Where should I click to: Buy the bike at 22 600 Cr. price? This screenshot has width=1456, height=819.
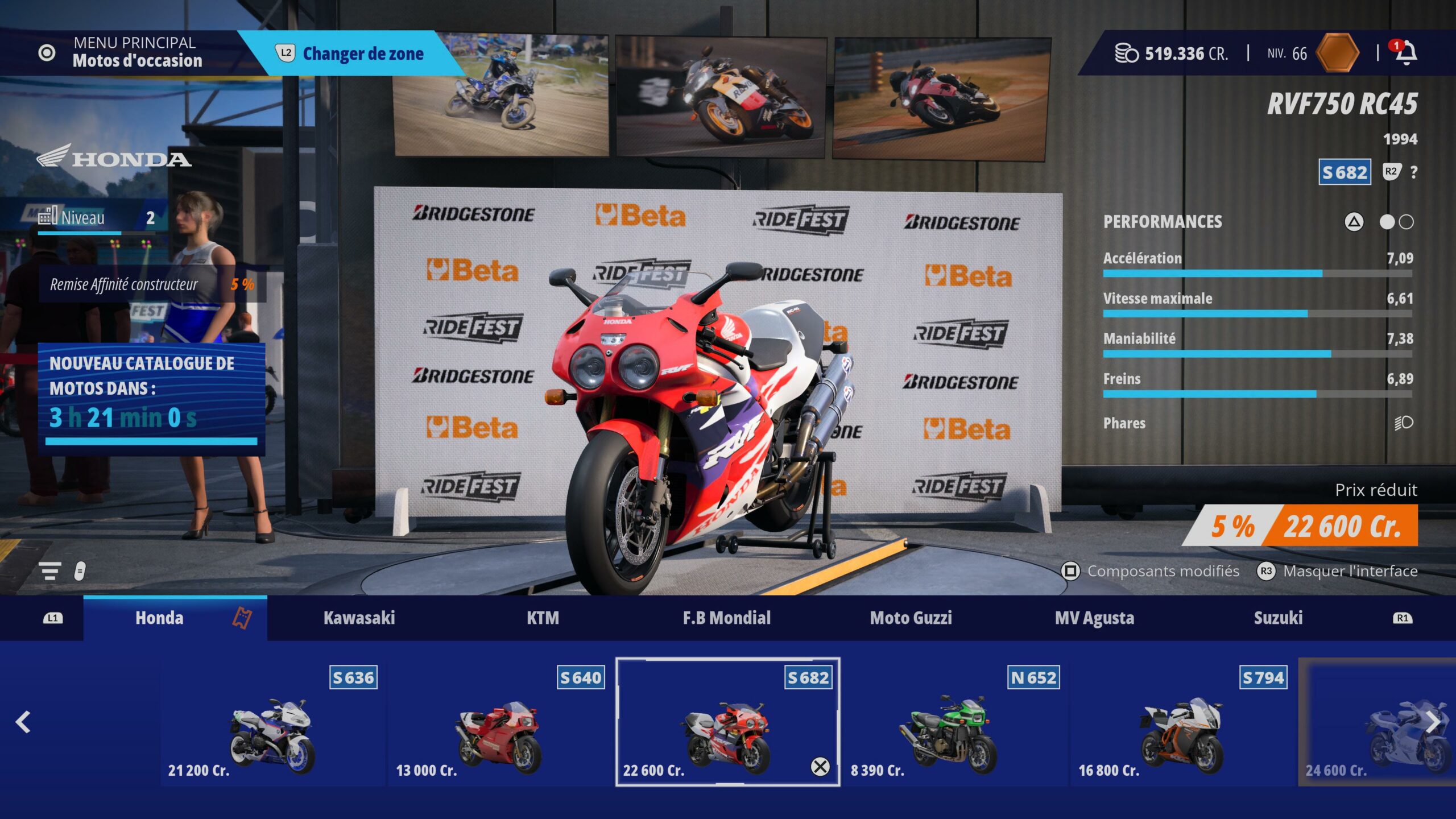click(x=1341, y=526)
